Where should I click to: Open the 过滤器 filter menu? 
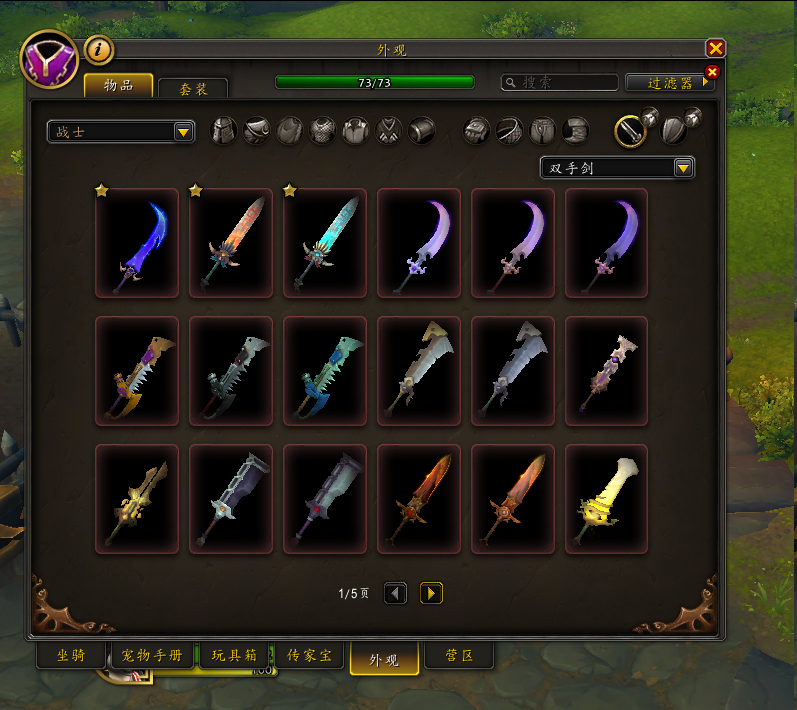coord(670,83)
